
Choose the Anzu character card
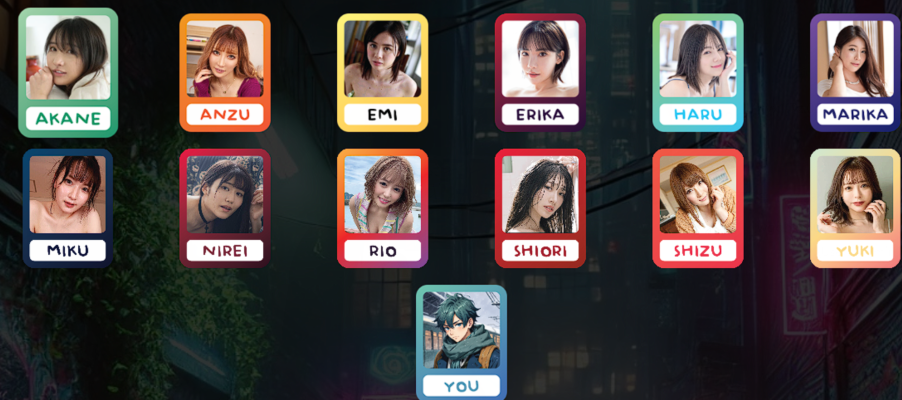click(225, 72)
